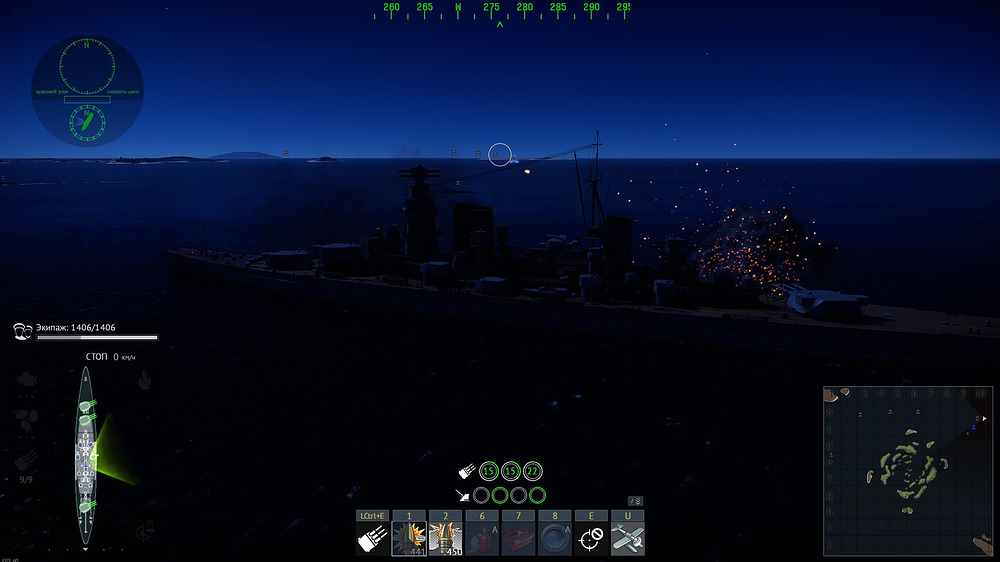Activate the water pumping porthole slot
This screenshot has width=1000, height=562.
click(555, 539)
